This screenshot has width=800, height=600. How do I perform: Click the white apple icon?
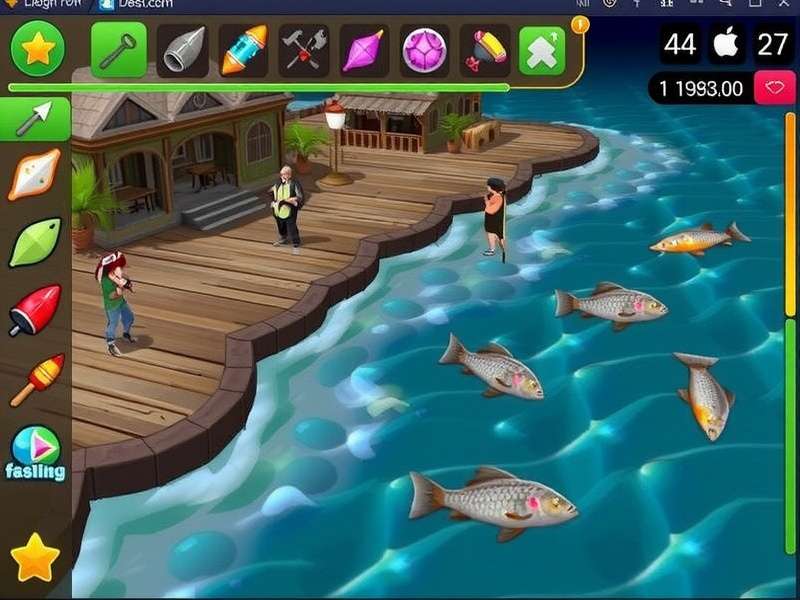727,45
